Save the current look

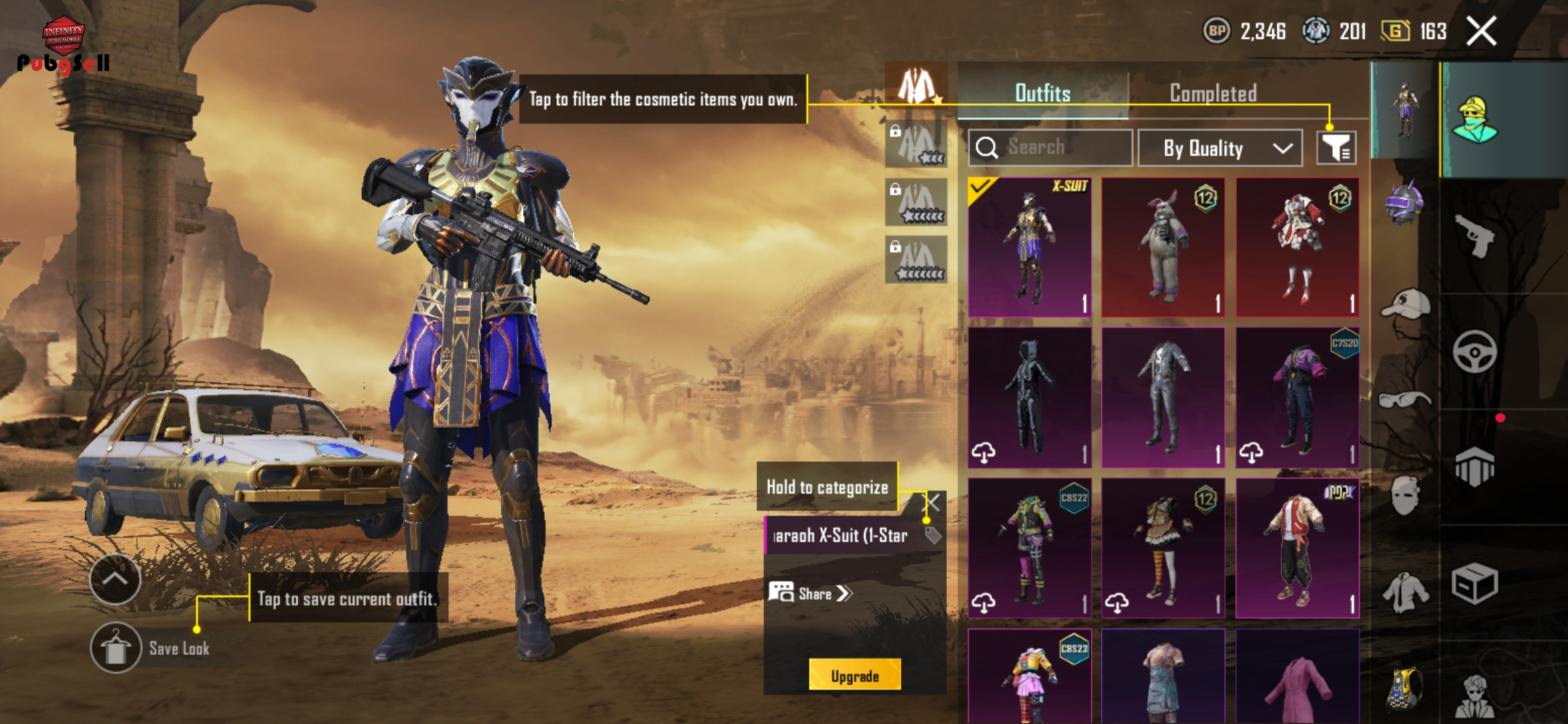click(x=116, y=648)
